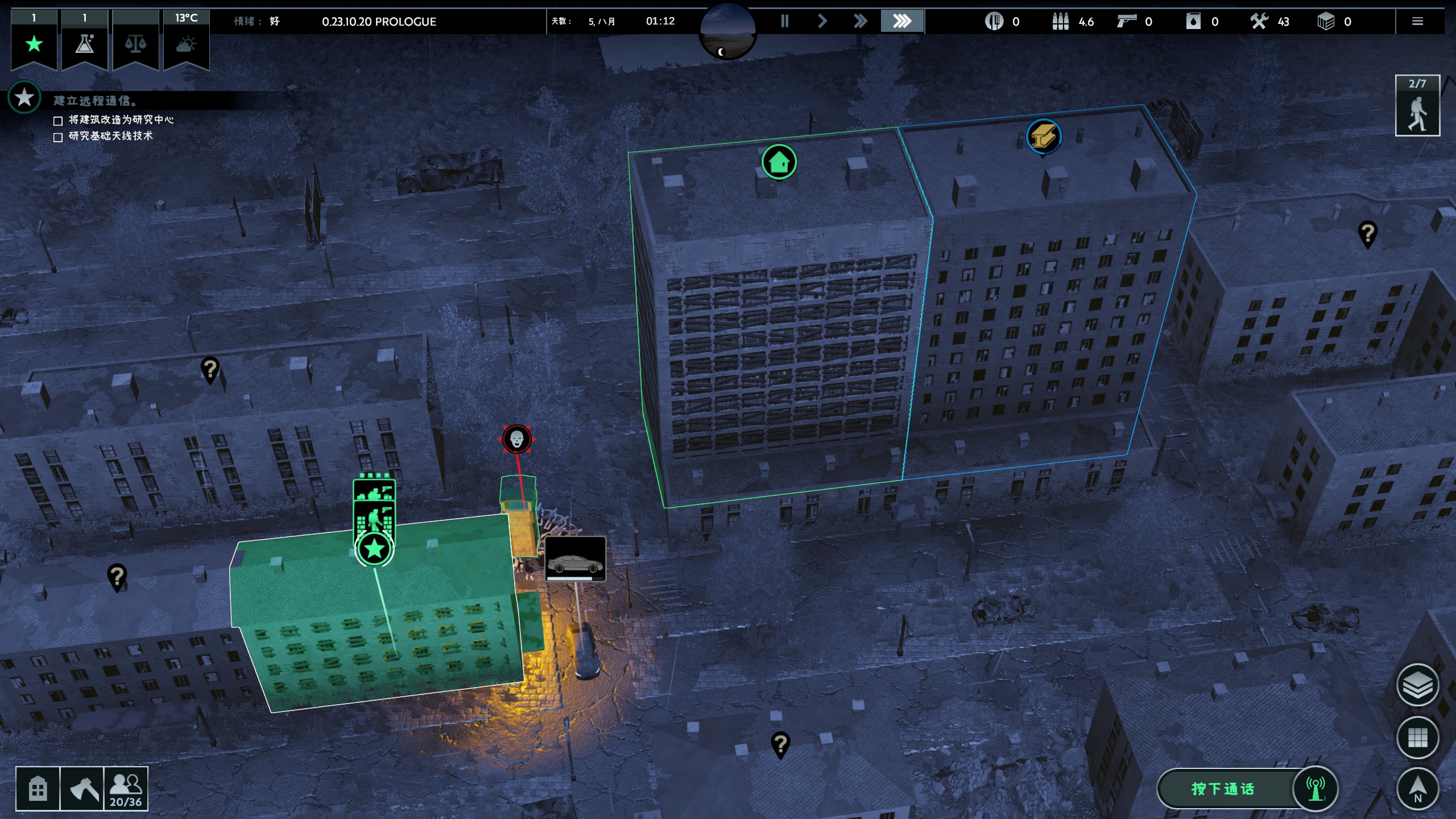
Task: Open the hammer construction menu
Action: pyautogui.click(x=82, y=789)
